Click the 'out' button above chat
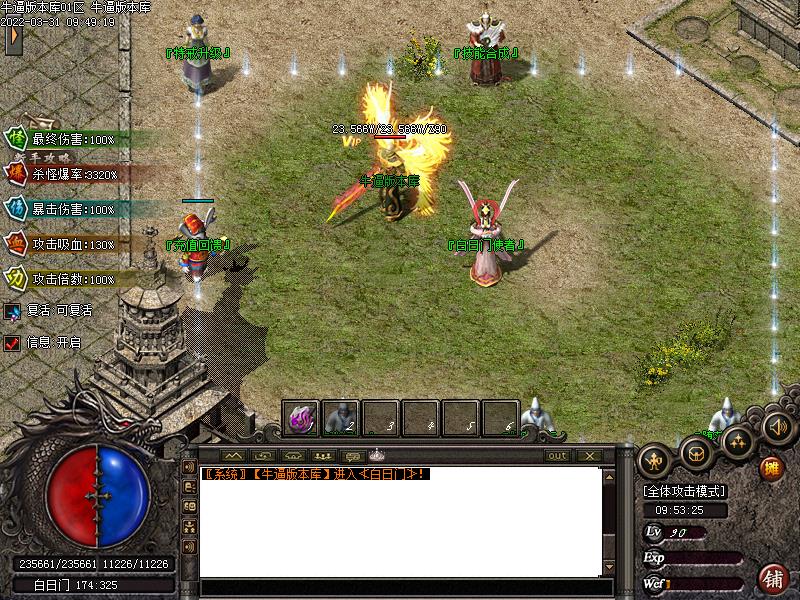Image resolution: width=800 pixels, height=600 pixels. 558,456
